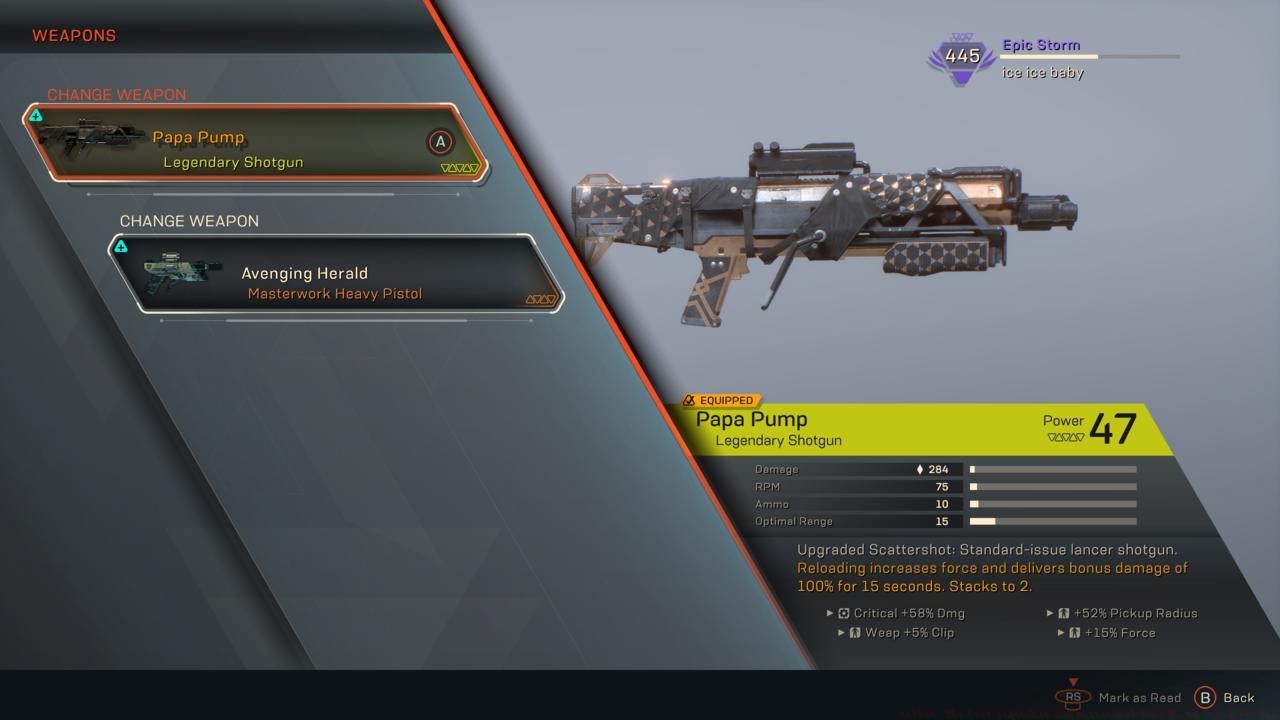Screen dimensions: 1280x720
Task: Select the Papa Pump legendary shotgun slot
Action: pyautogui.click(x=255, y=143)
